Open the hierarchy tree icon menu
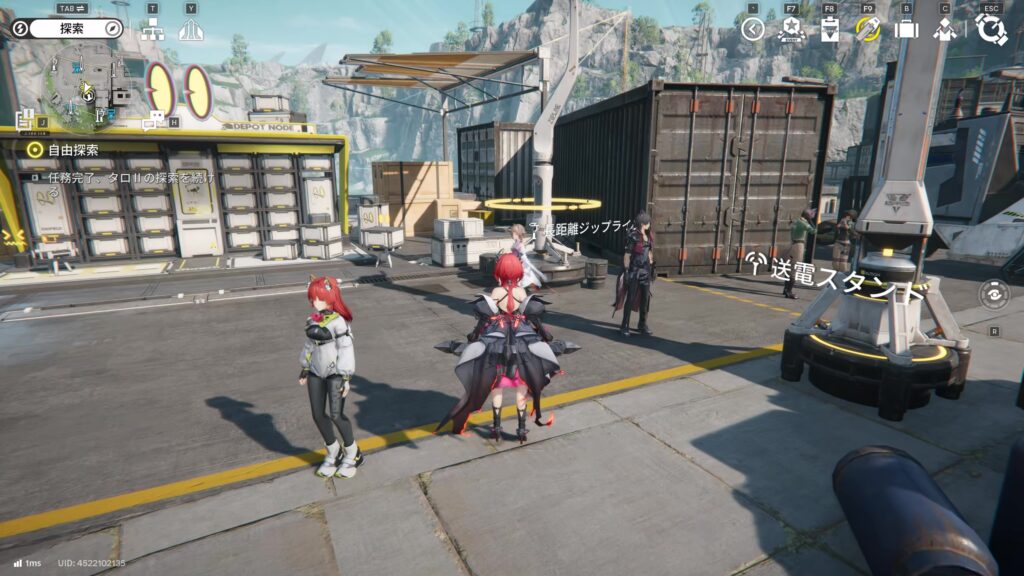The image size is (1024, 576). [152, 30]
